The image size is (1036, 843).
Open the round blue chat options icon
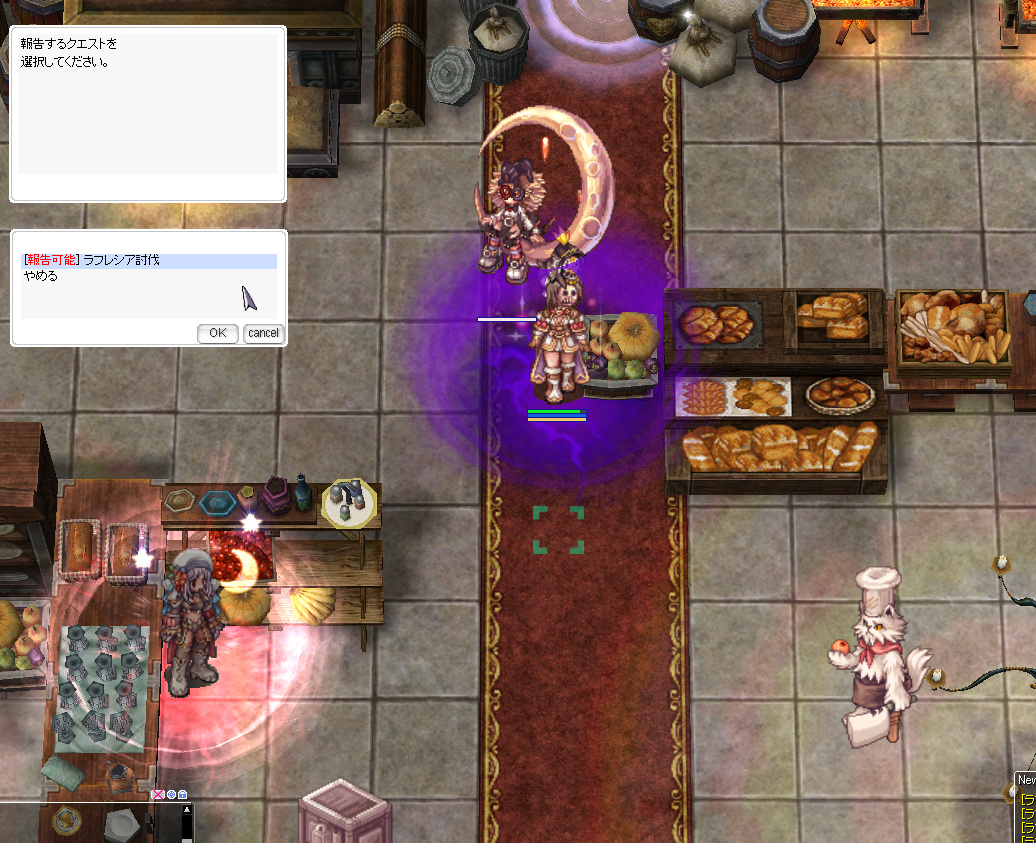coord(171,795)
